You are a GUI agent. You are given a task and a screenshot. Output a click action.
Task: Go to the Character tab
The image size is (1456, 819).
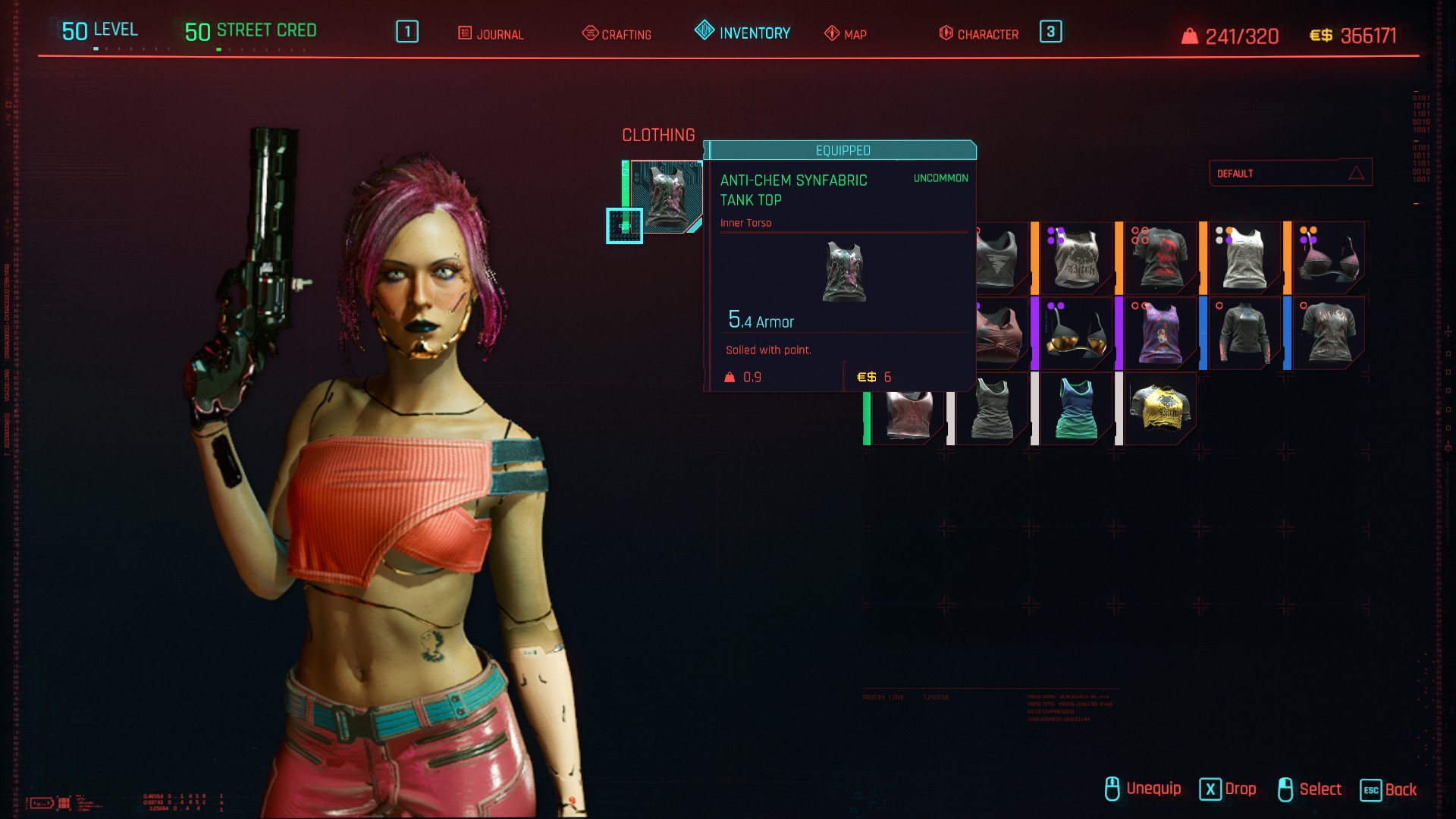(x=978, y=34)
